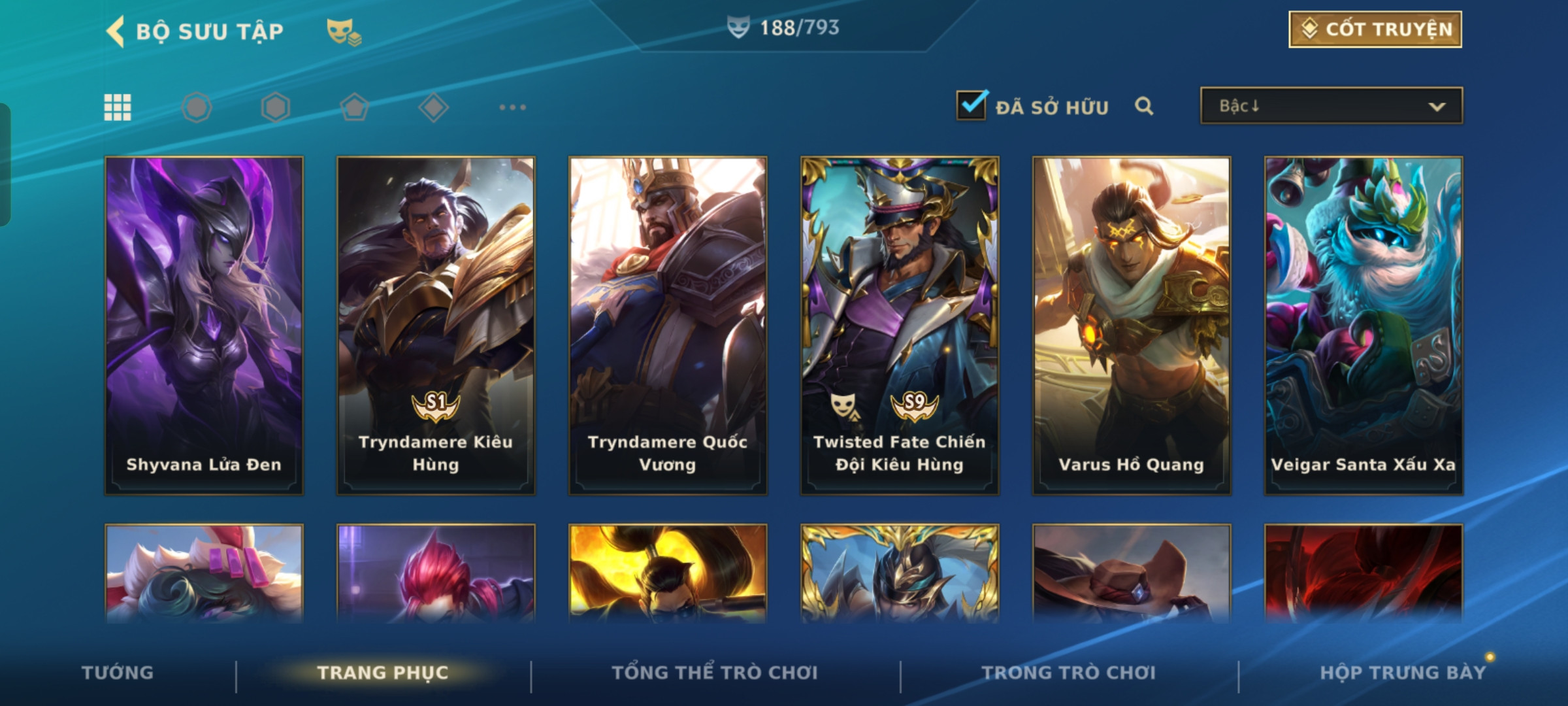Open the Trang Phục tab

click(383, 673)
